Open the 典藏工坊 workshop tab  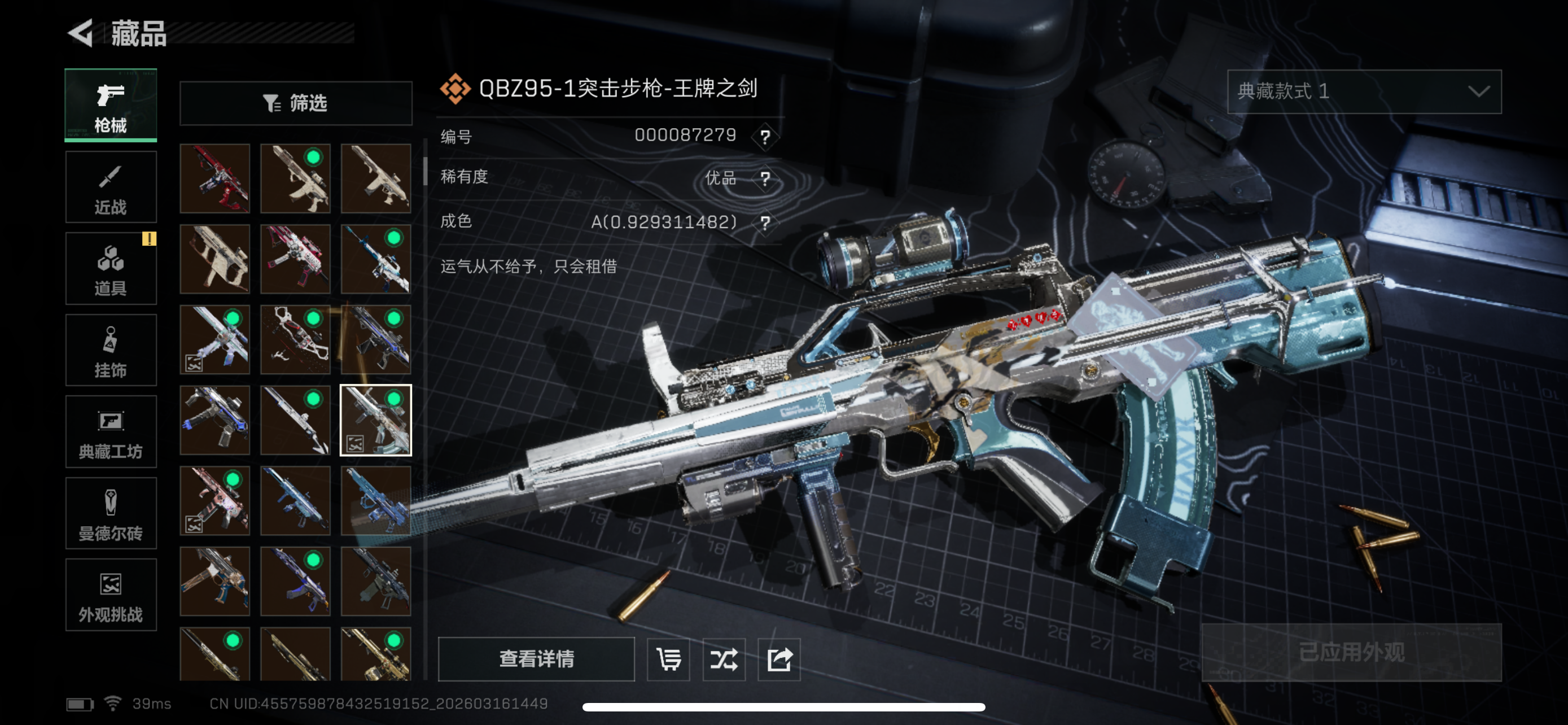[x=111, y=431]
